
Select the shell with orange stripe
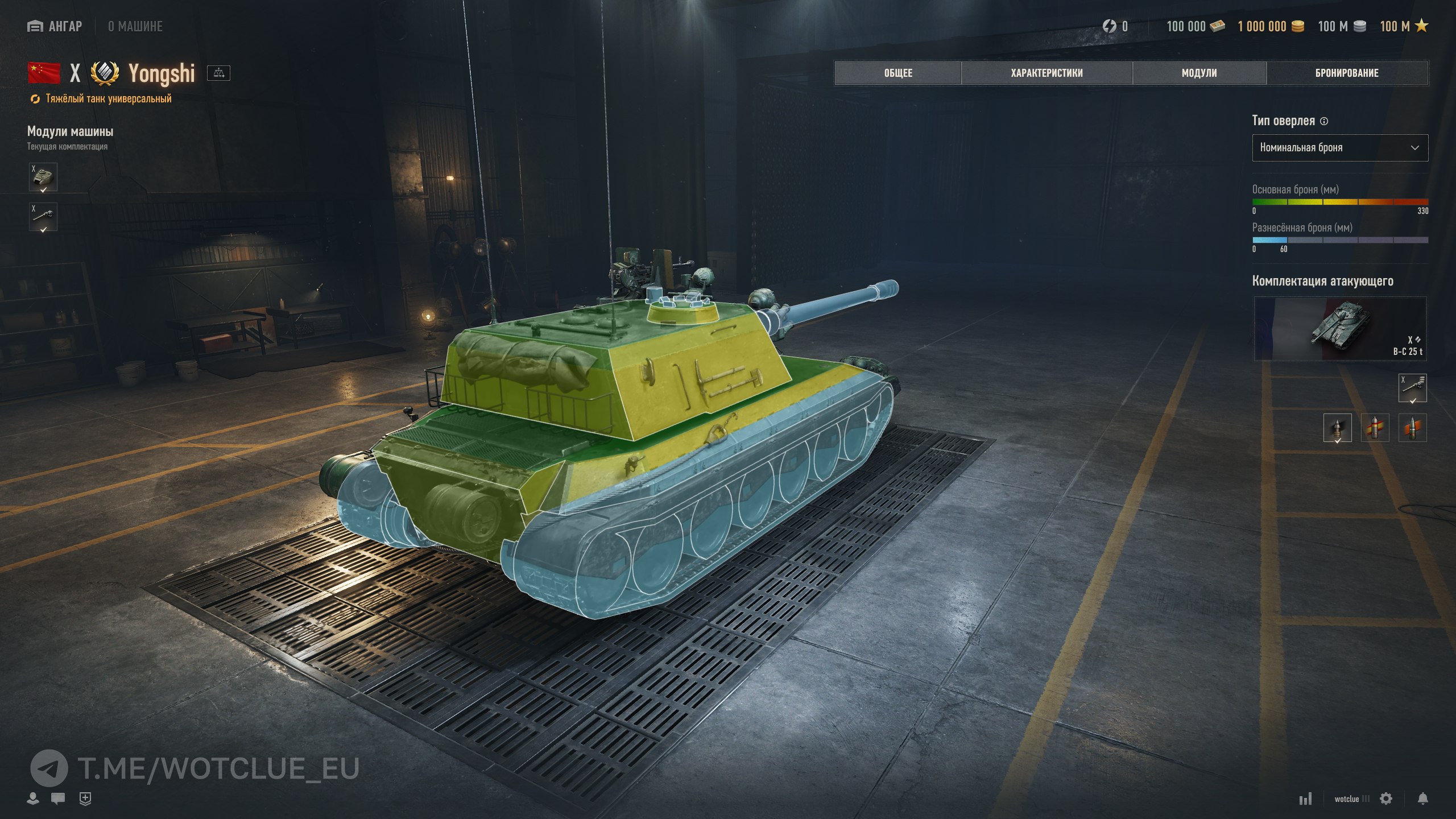[1412, 428]
